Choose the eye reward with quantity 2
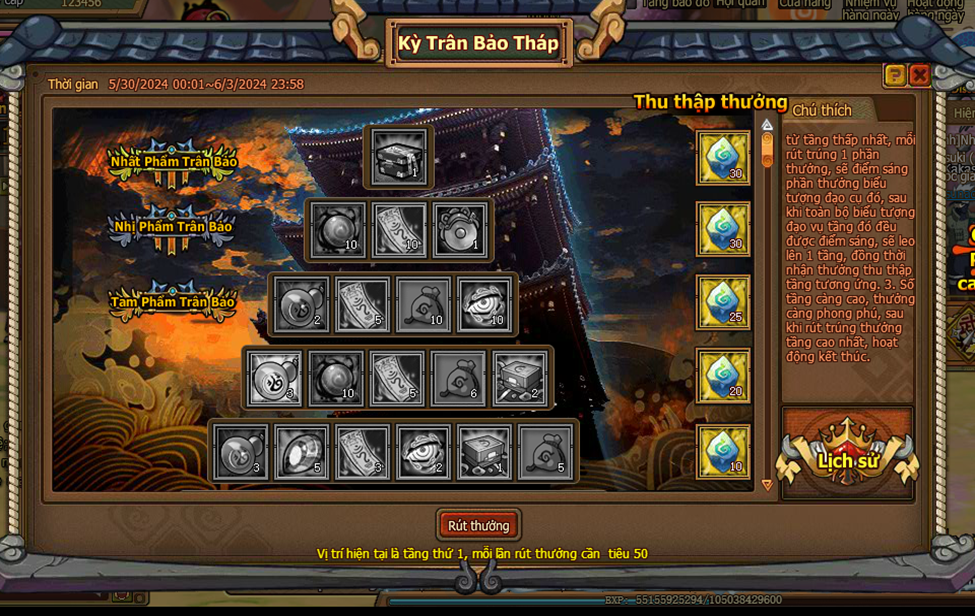The image size is (975, 616). (x=423, y=452)
